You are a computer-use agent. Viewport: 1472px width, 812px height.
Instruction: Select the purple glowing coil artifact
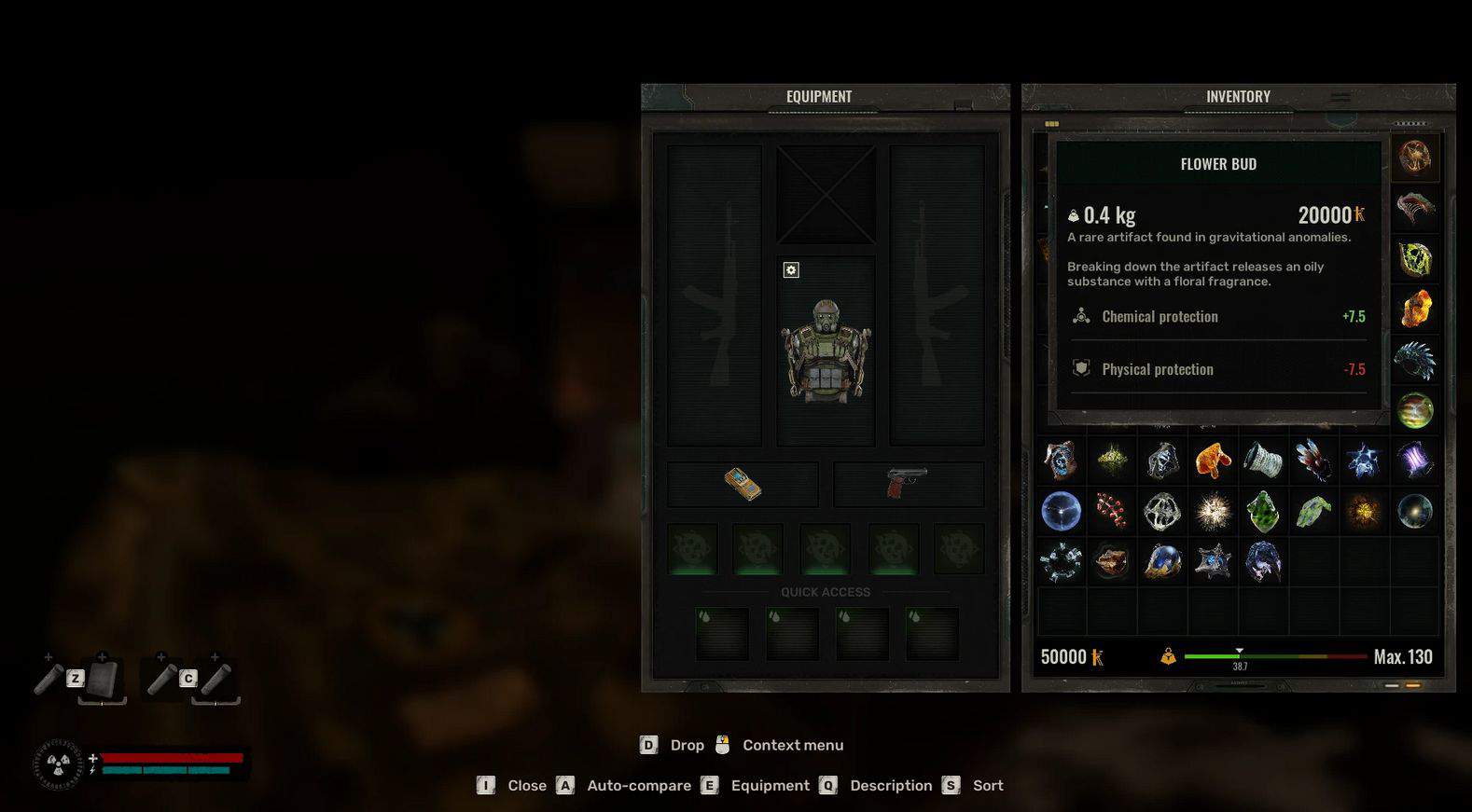(1414, 460)
